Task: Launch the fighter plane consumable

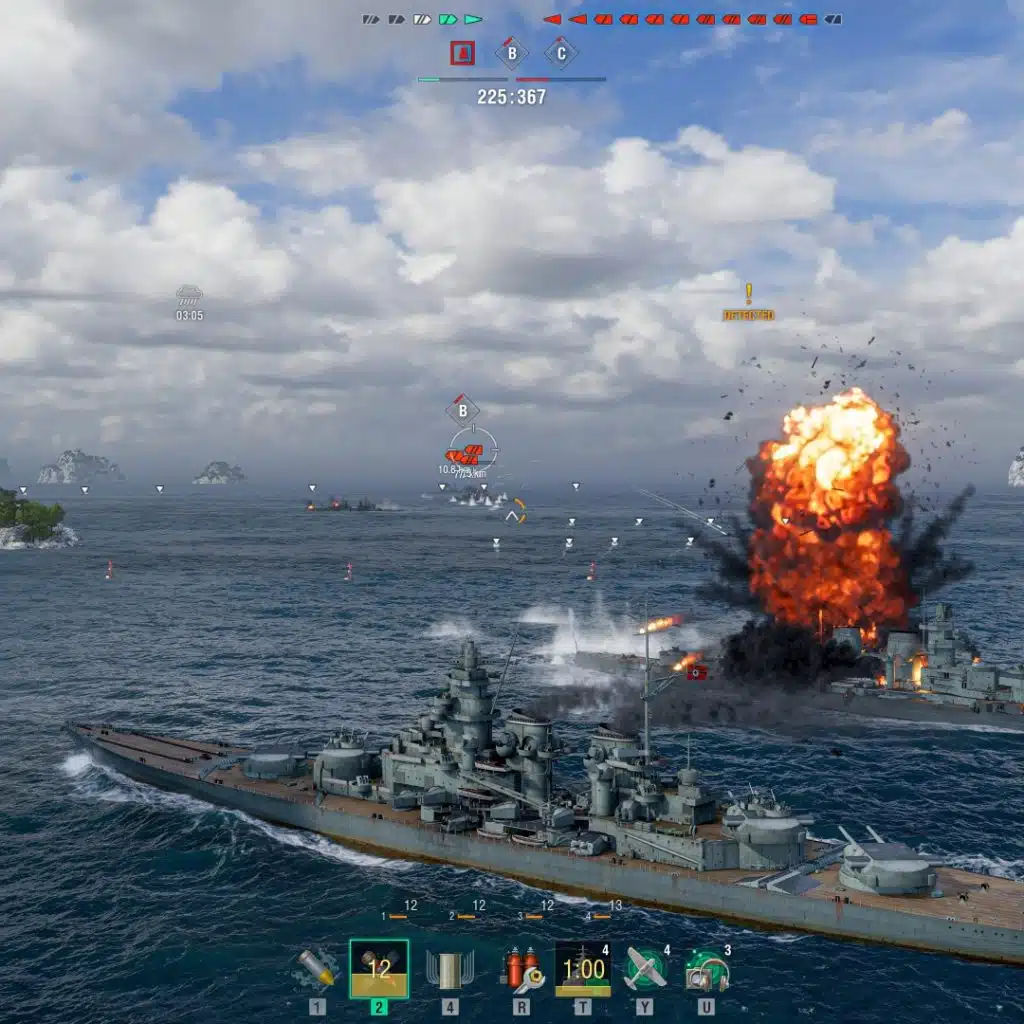Action: [645, 968]
